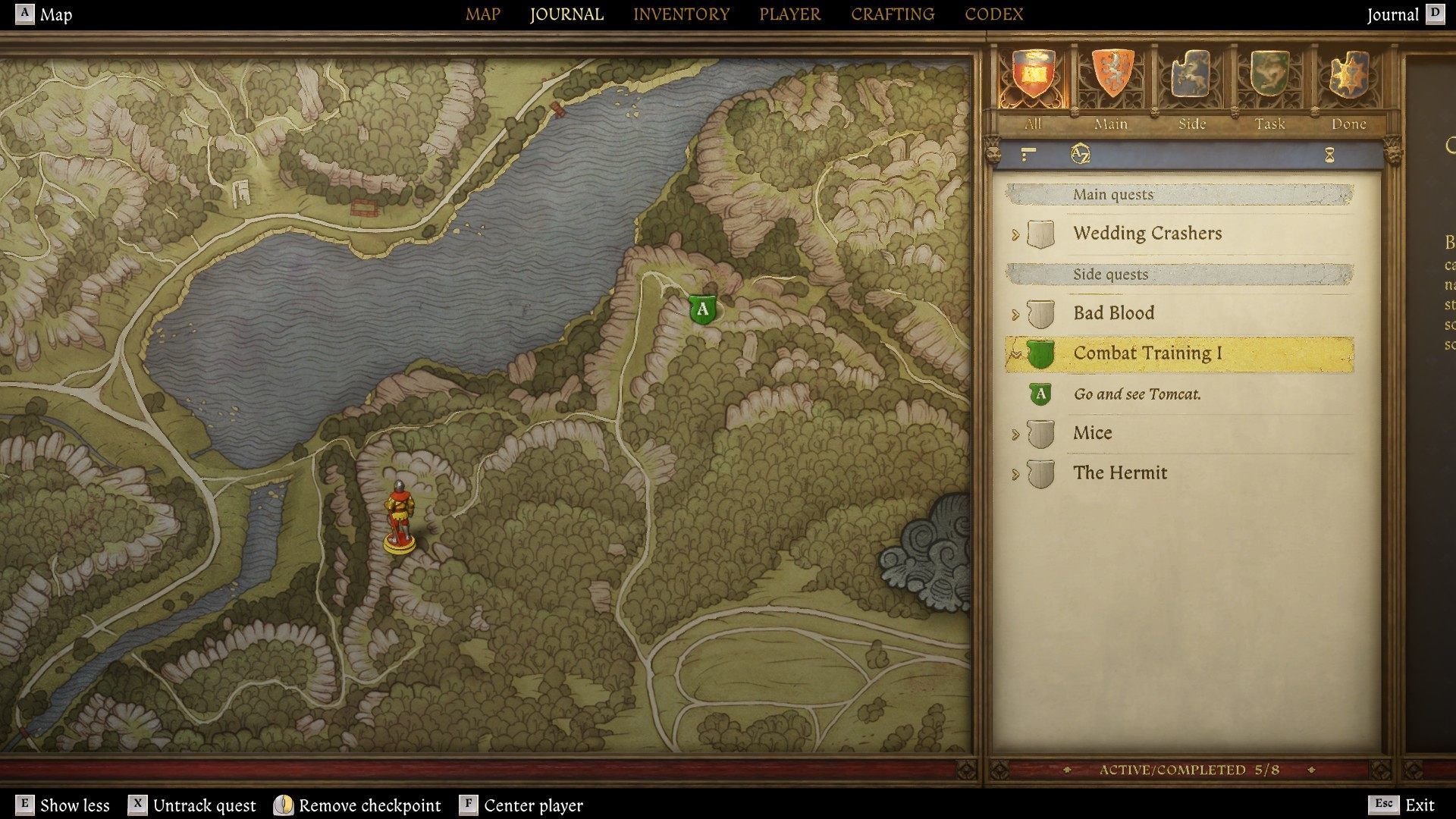Select the Bad Blood side quest
Screen dimensions: 1456x819
coord(1113,313)
